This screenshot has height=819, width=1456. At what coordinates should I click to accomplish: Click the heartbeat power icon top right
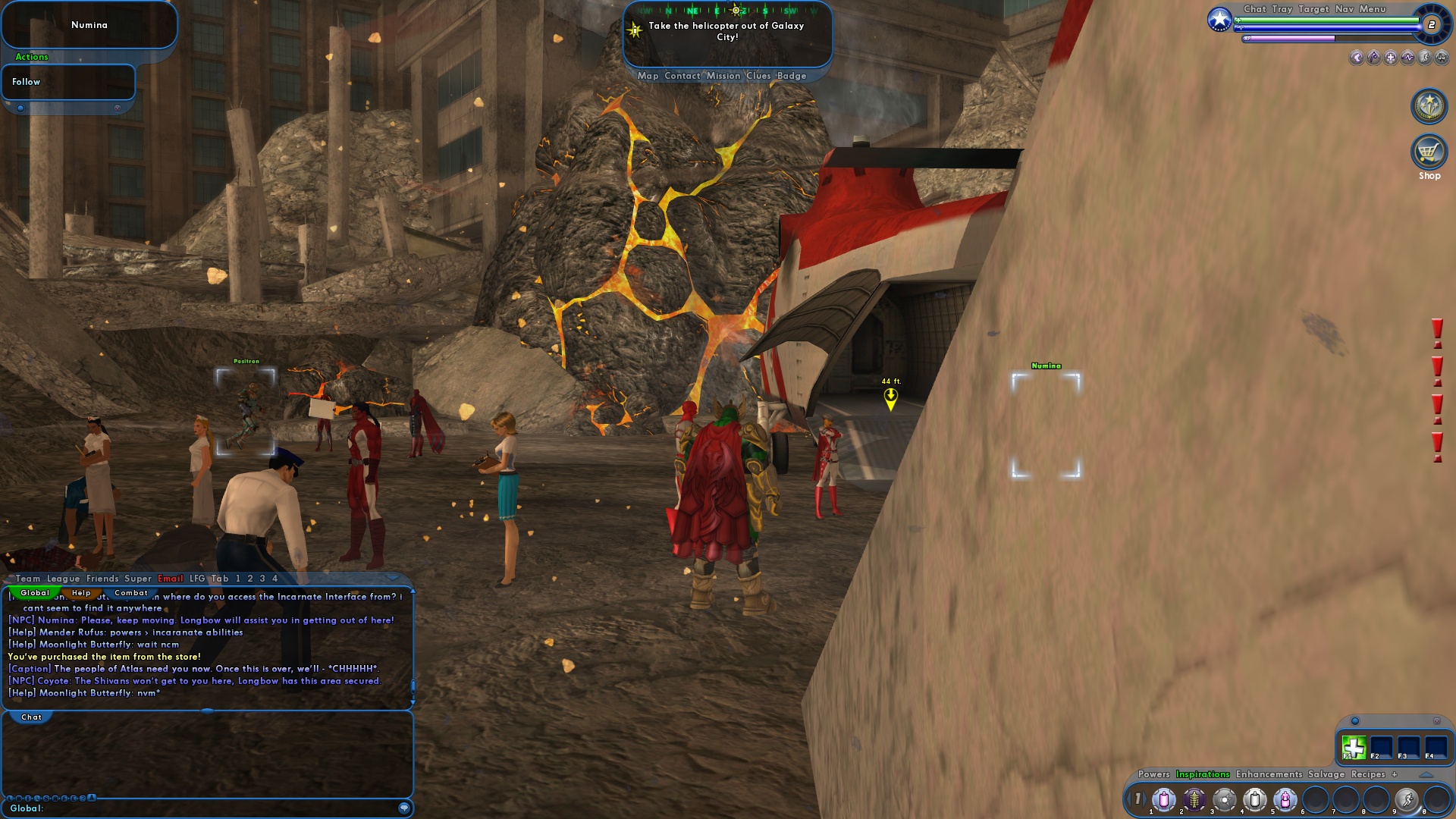click(1407, 58)
